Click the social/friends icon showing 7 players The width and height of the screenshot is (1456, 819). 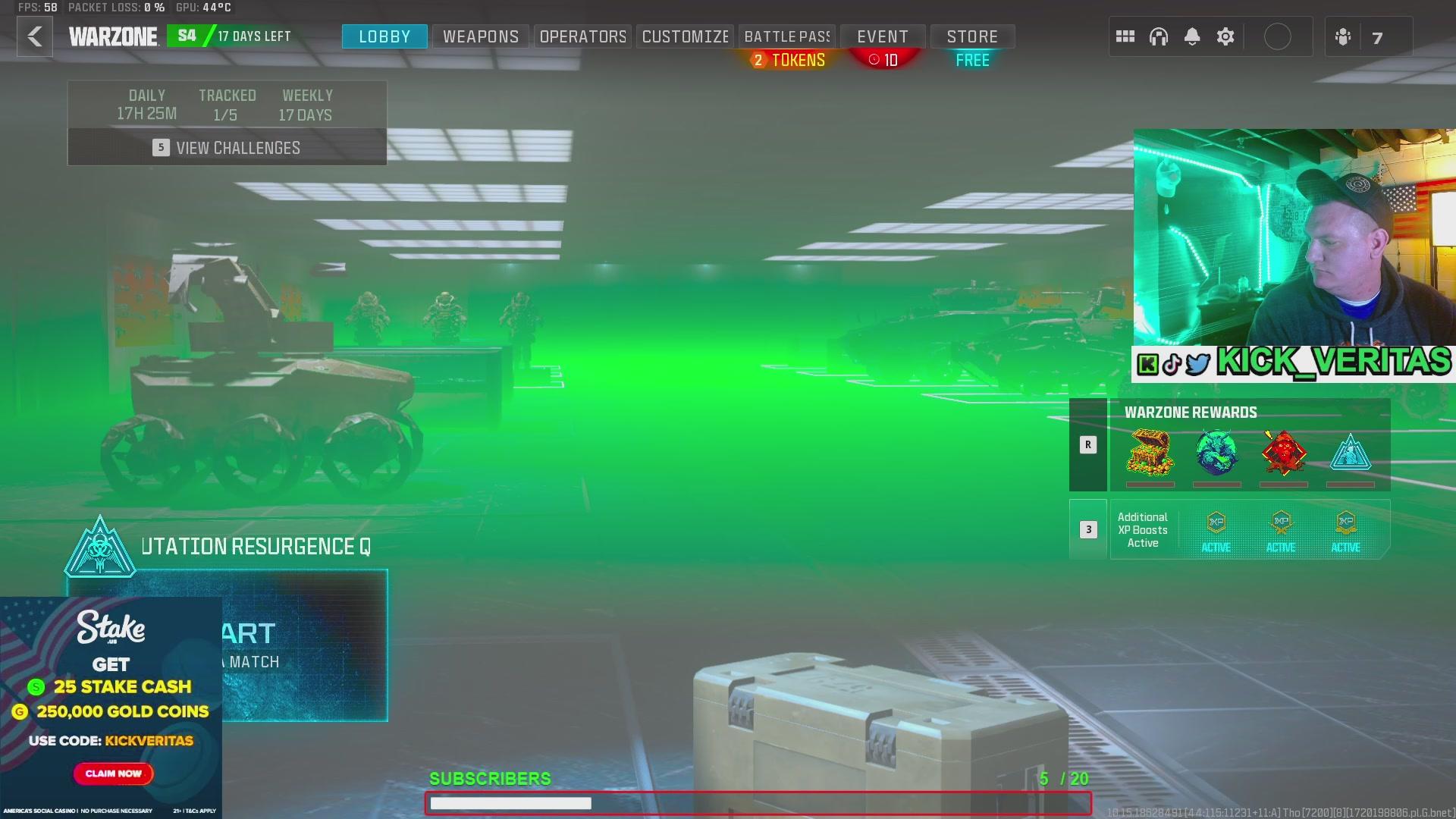(1342, 36)
